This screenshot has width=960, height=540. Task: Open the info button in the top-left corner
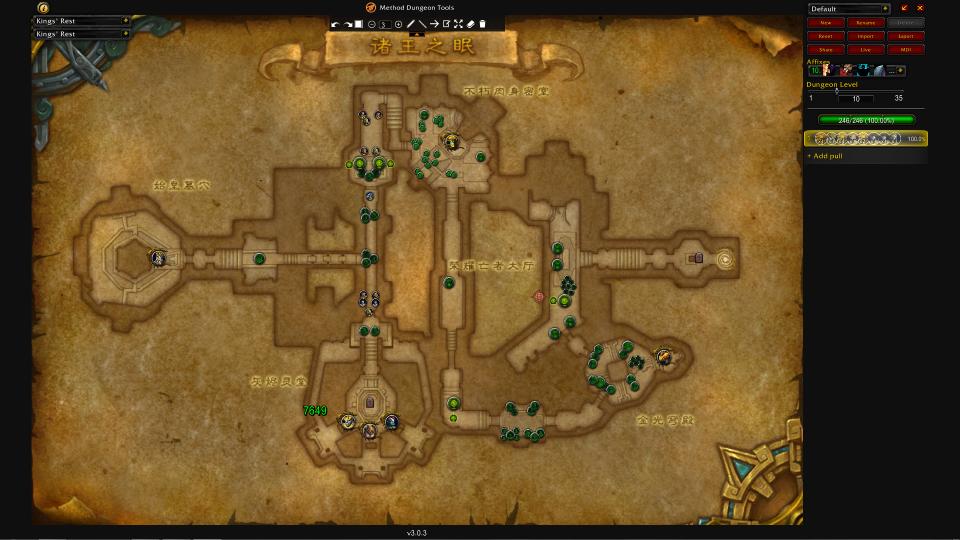pos(44,8)
